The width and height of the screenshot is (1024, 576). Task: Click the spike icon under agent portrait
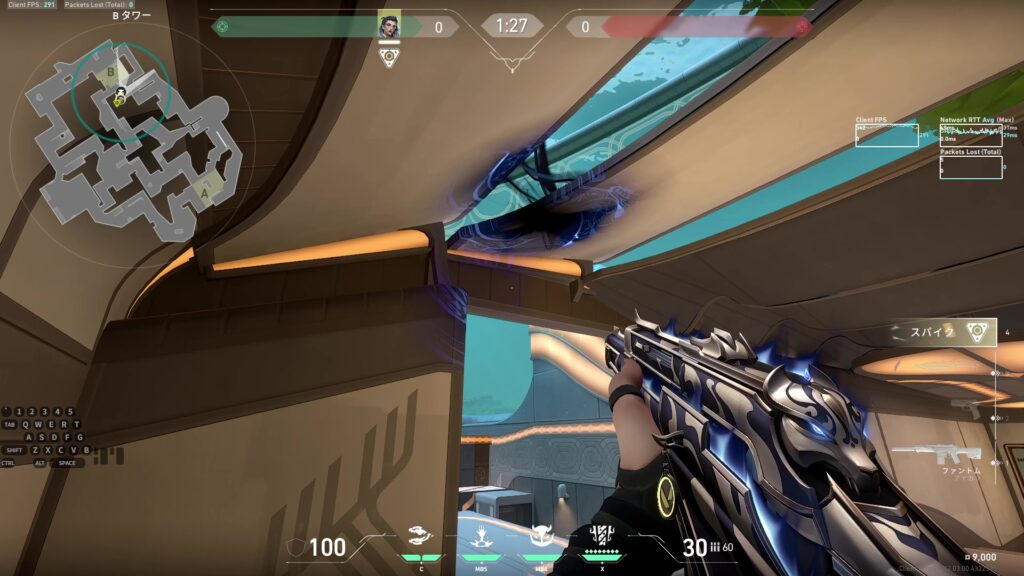[389, 57]
